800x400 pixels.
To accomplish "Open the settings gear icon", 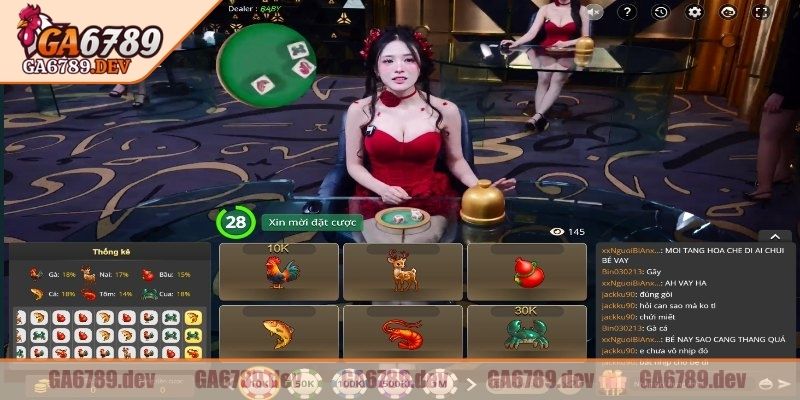I will (693, 12).
